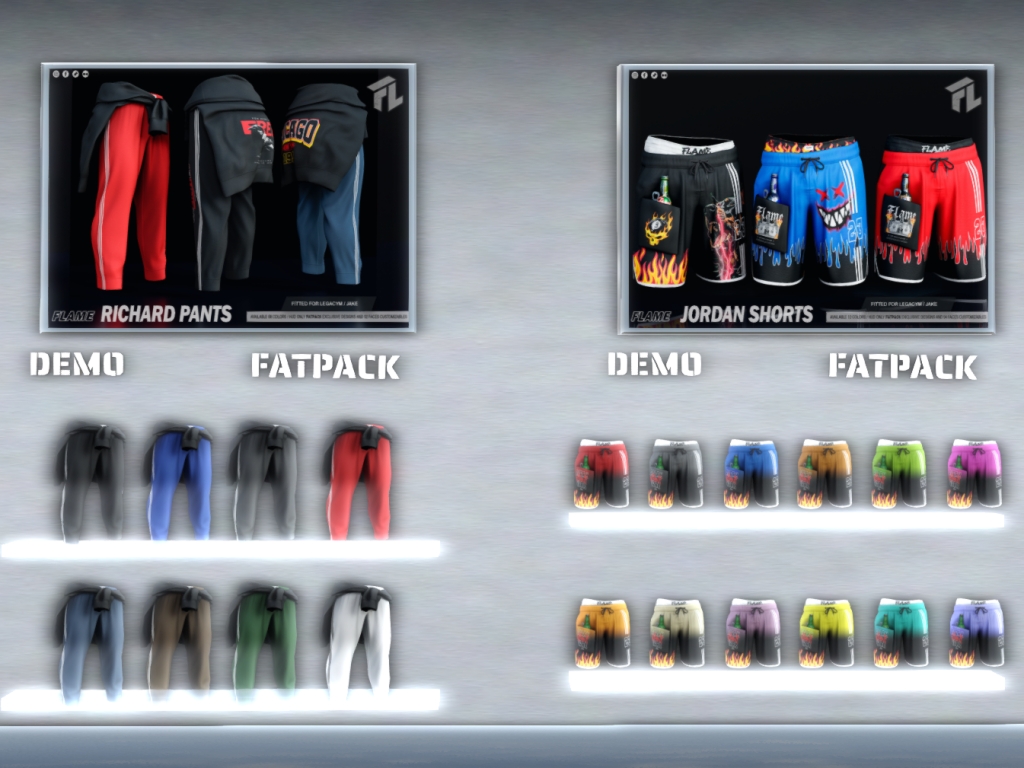The image size is (1024, 768).
Task: Pick the brown Richard pants
Action: click(179, 640)
